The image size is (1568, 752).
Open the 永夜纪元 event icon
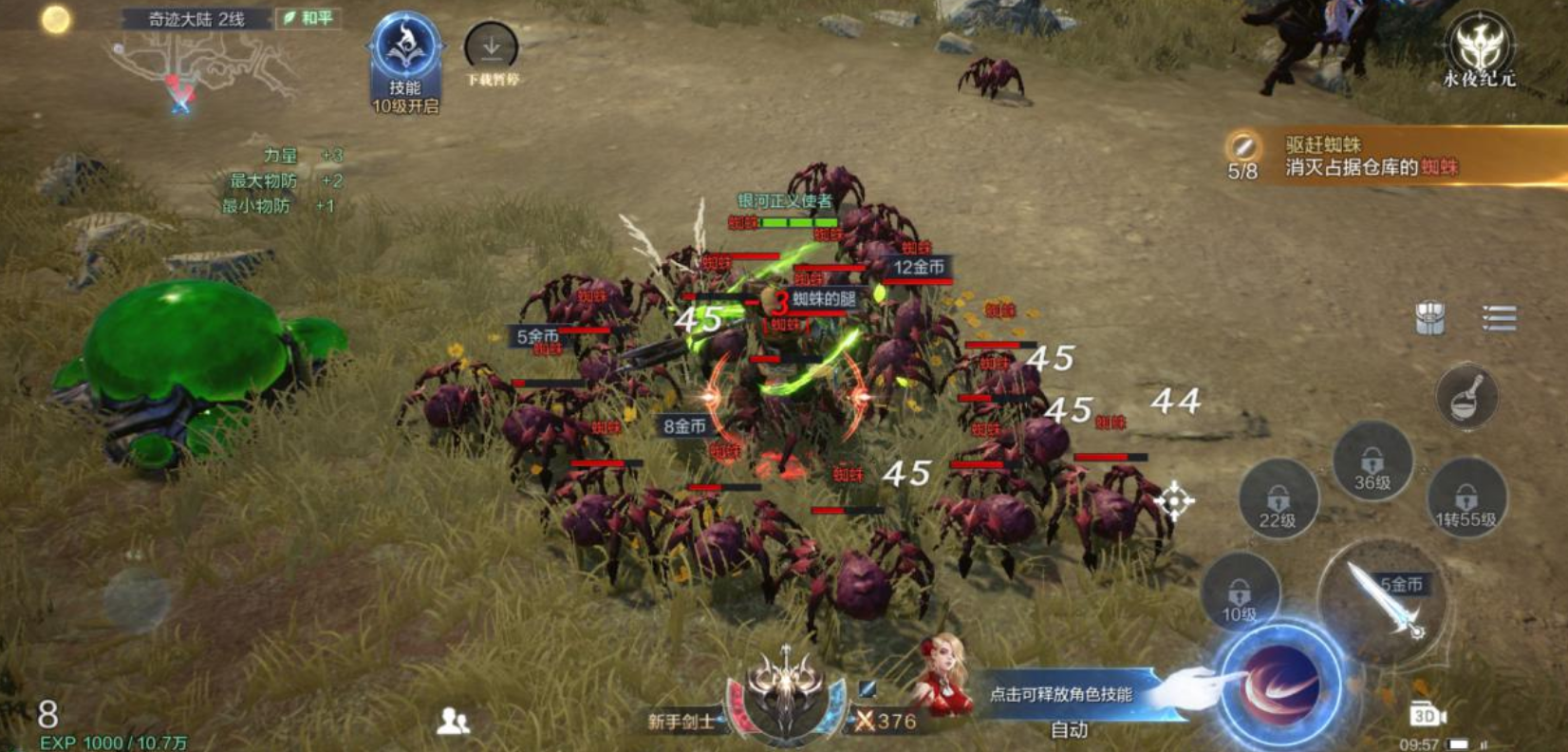(1479, 49)
